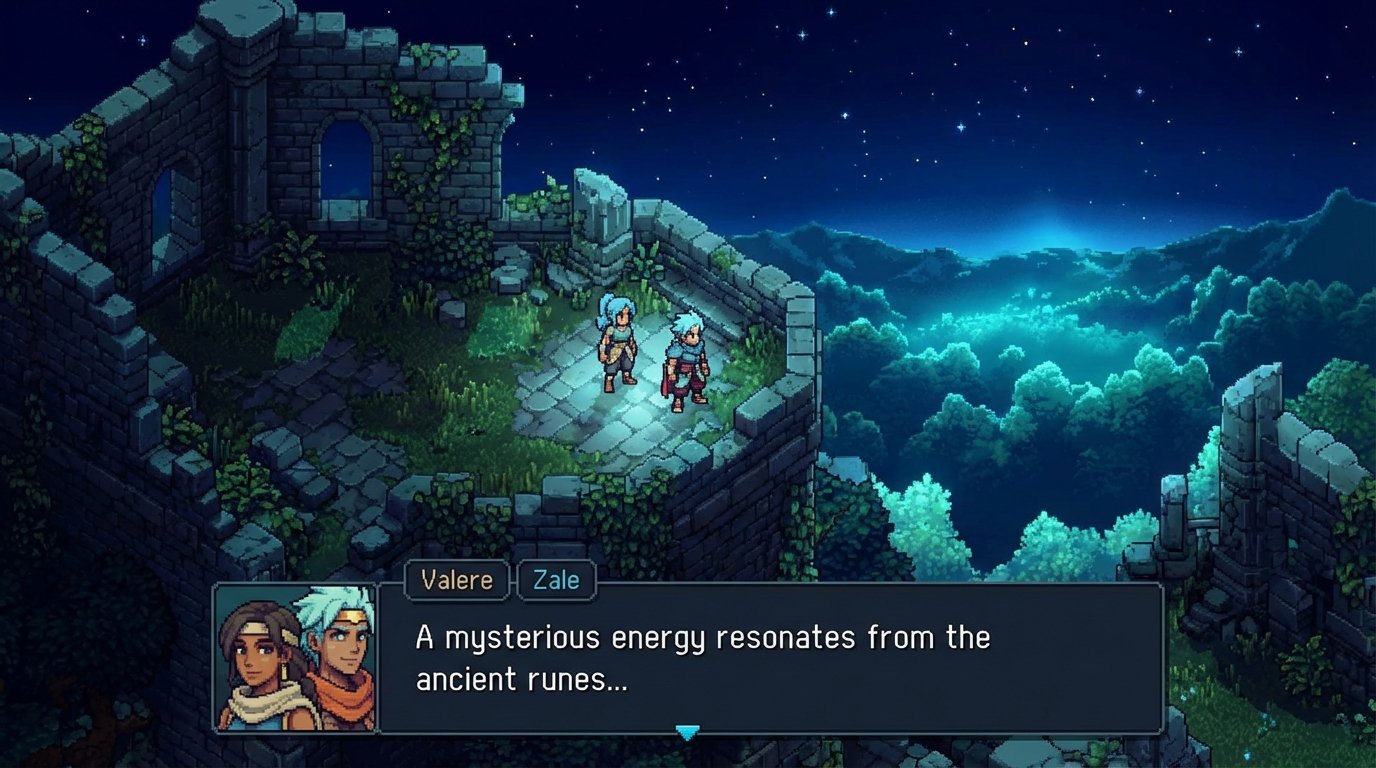The image size is (1376, 768).
Task: Click the blue dialogue continue arrow
Action: pyautogui.click(x=689, y=733)
